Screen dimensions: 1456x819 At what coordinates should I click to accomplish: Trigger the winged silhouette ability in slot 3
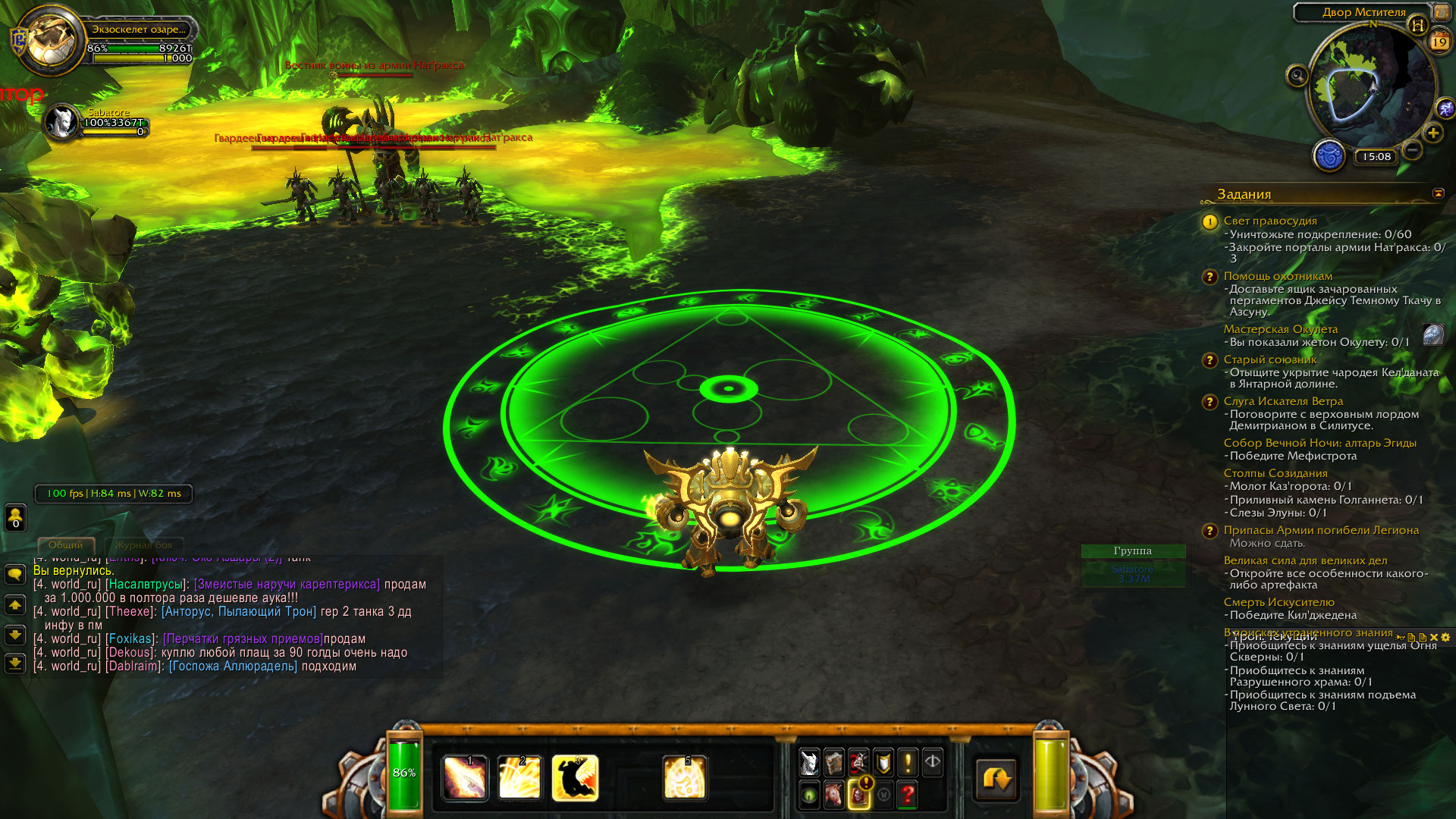pos(575,778)
